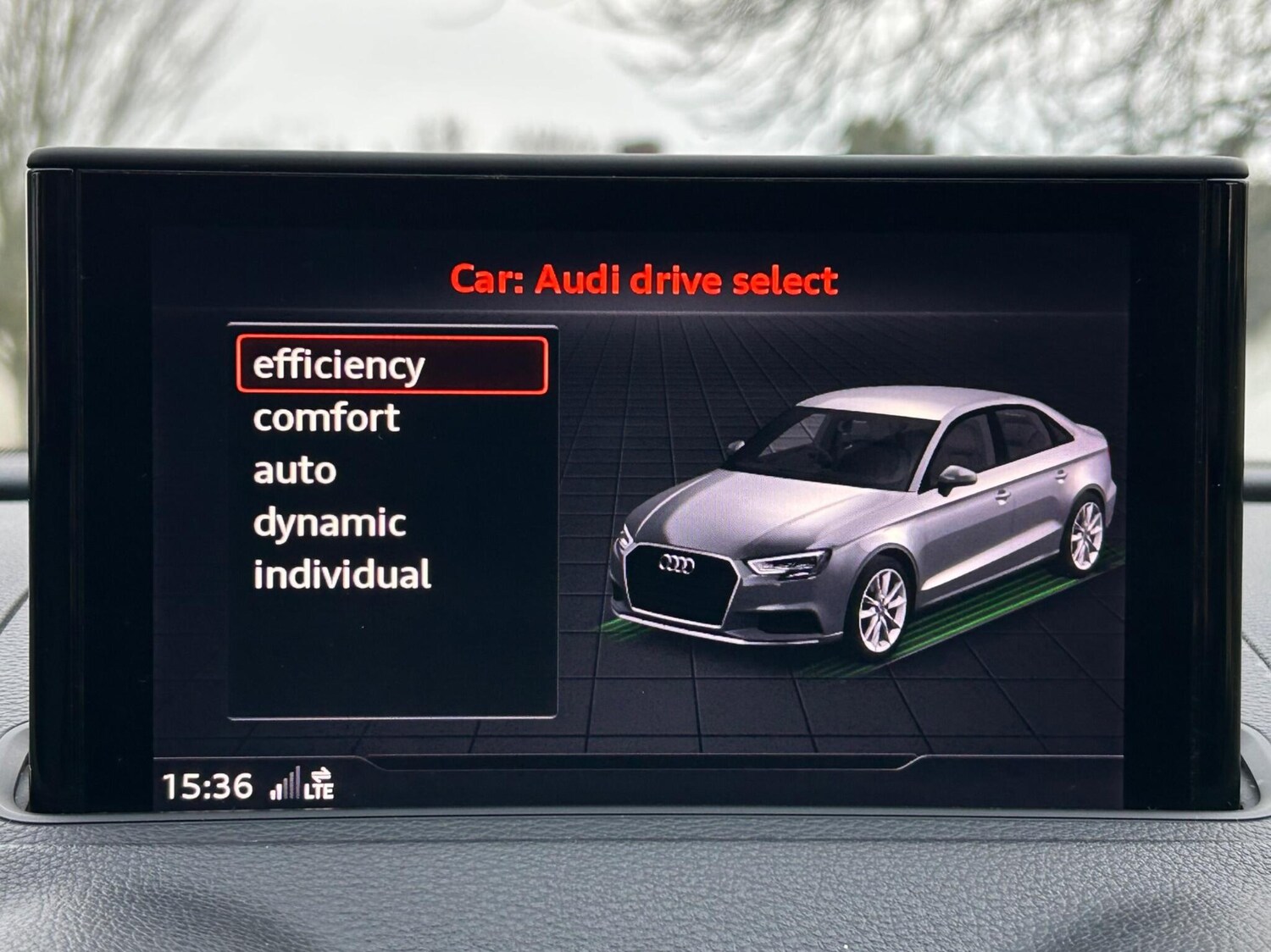Select the dynamic drive mode
Screen dimensions: 1271x952
click(x=329, y=522)
